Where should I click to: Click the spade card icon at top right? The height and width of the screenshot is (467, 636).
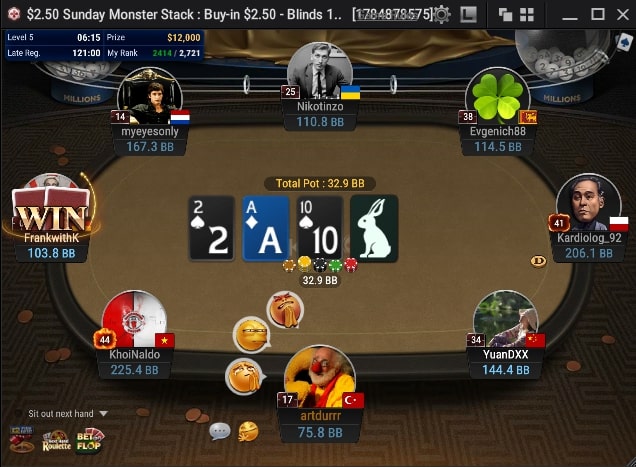coord(624,42)
